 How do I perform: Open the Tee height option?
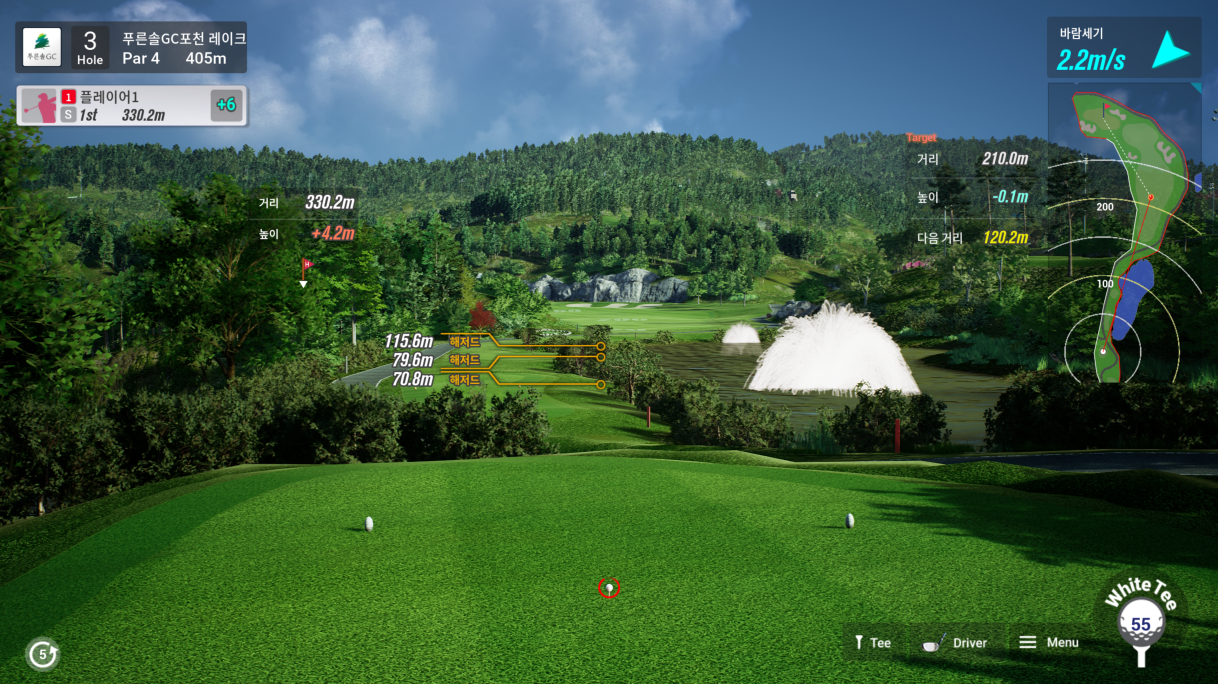tap(871, 643)
